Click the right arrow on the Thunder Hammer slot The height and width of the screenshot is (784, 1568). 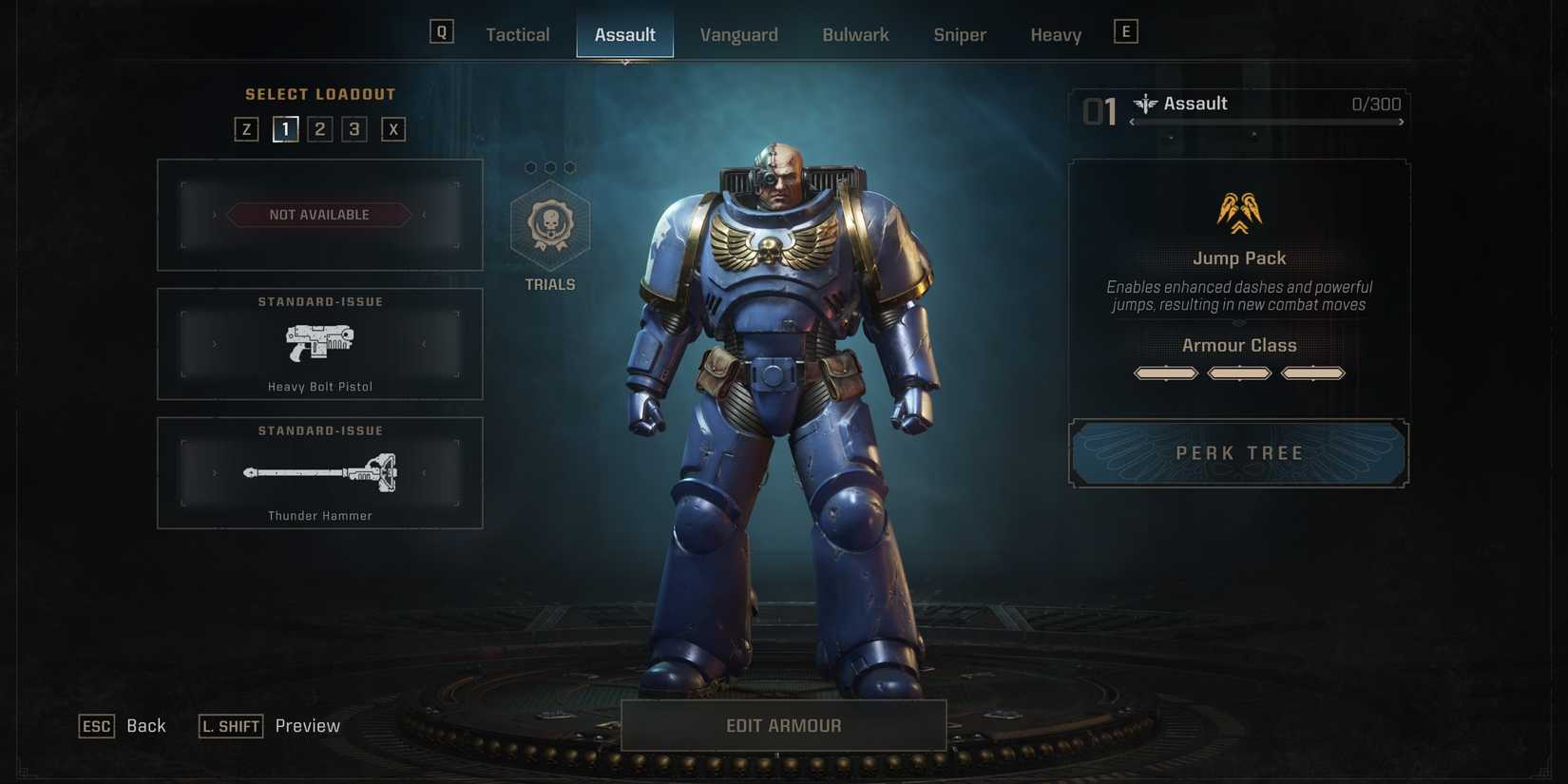(x=423, y=472)
